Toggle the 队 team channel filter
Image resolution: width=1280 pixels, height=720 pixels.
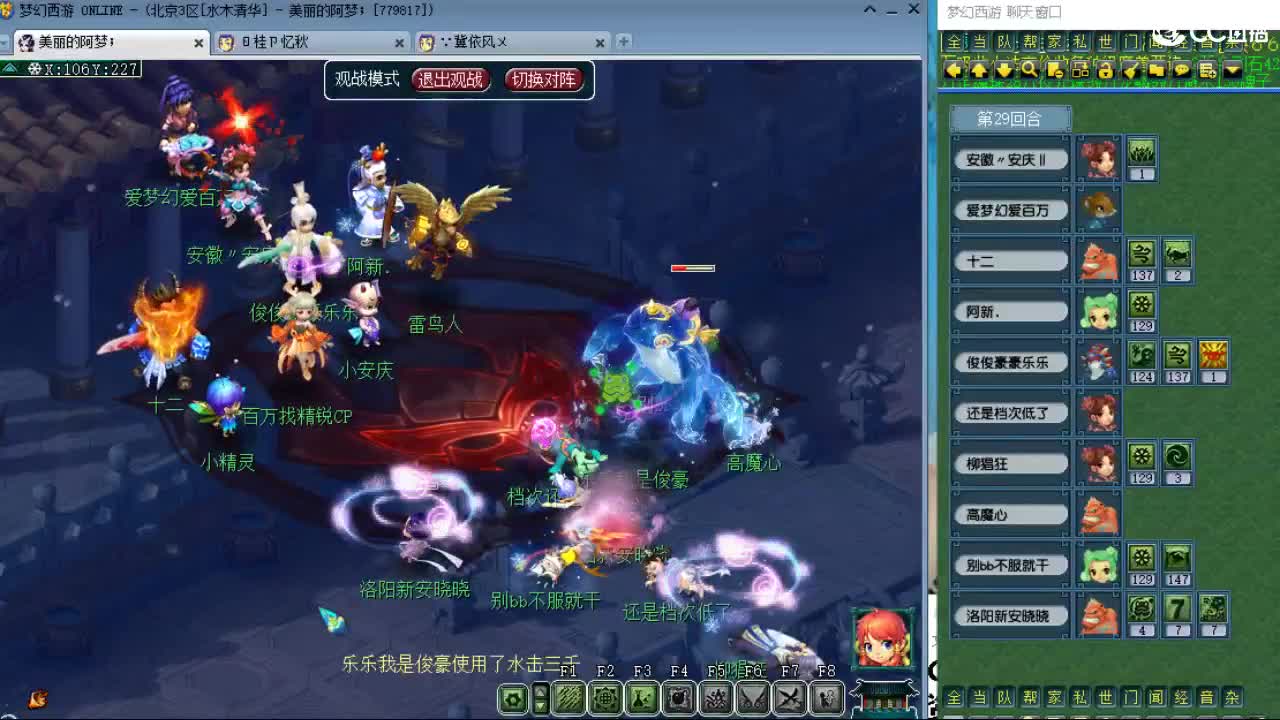(1003, 42)
